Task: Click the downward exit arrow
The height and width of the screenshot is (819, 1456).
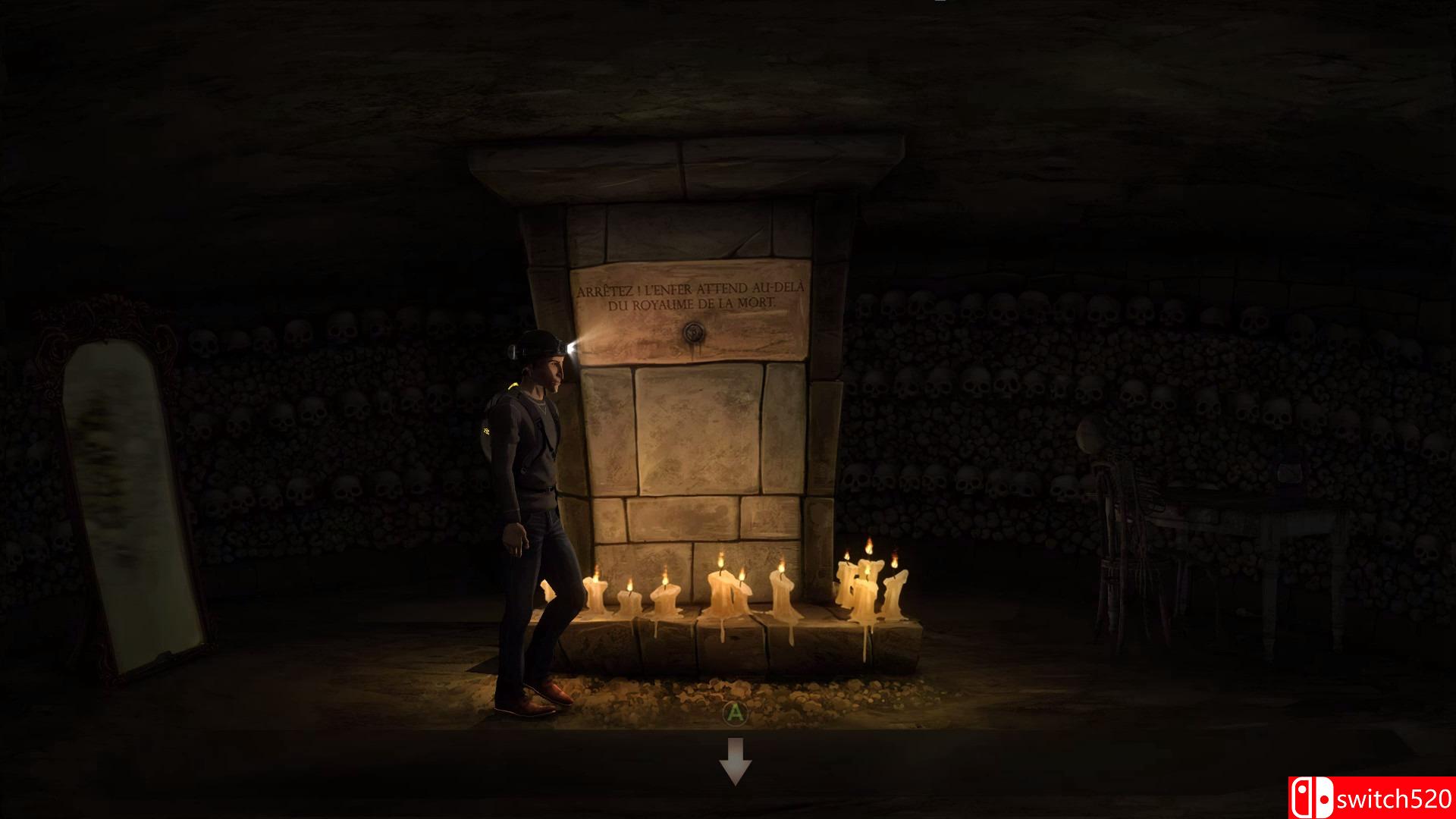Action: click(735, 761)
